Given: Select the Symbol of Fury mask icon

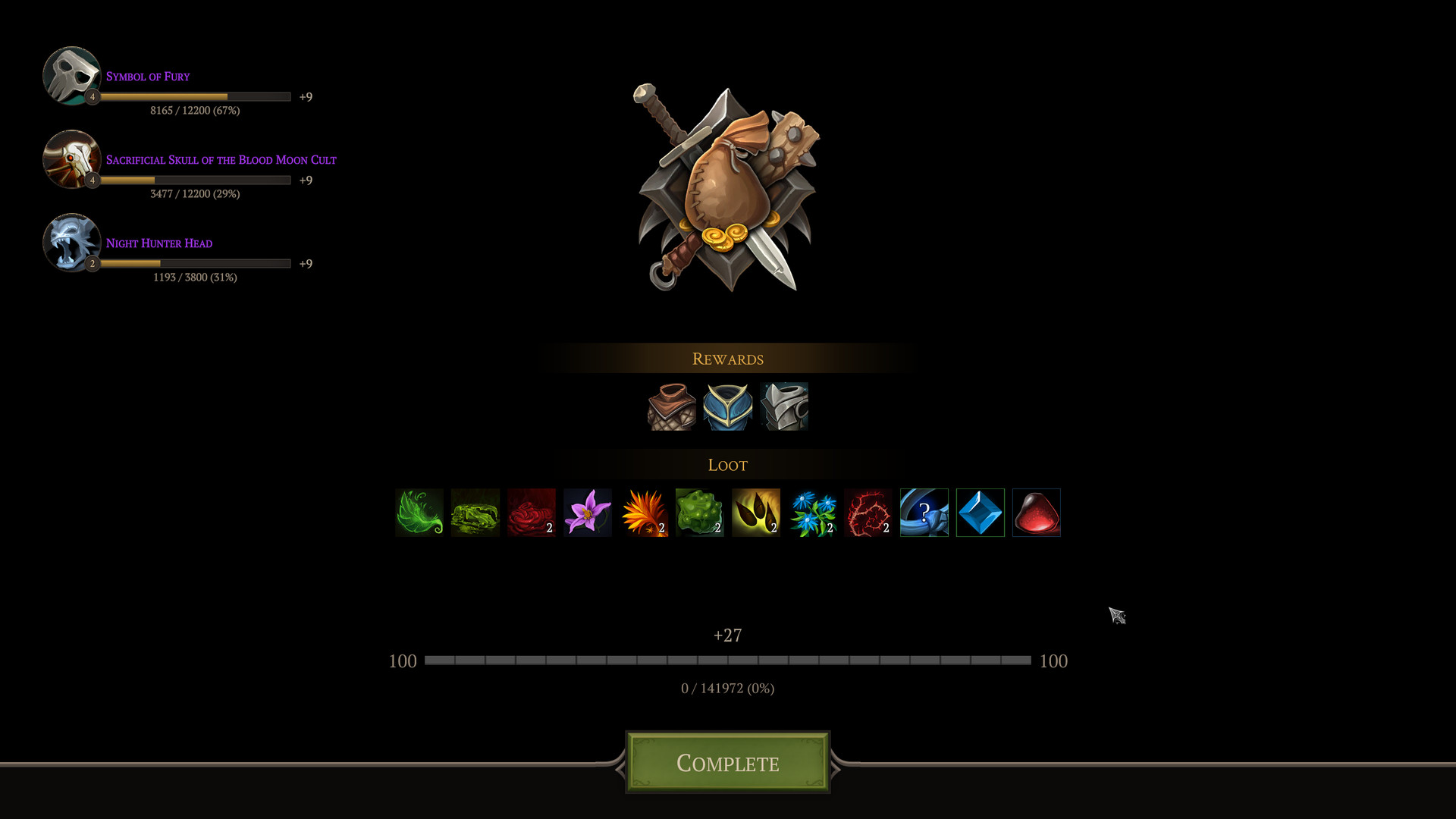Looking at the screenshot, I should click(72, 75).
